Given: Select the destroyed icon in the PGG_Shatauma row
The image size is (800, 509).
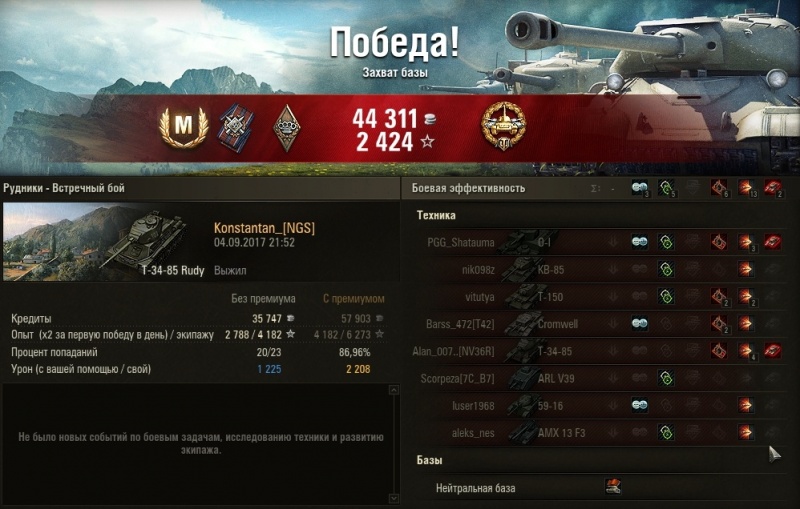Looking at the screenshot, I should [x=772, y=242].
